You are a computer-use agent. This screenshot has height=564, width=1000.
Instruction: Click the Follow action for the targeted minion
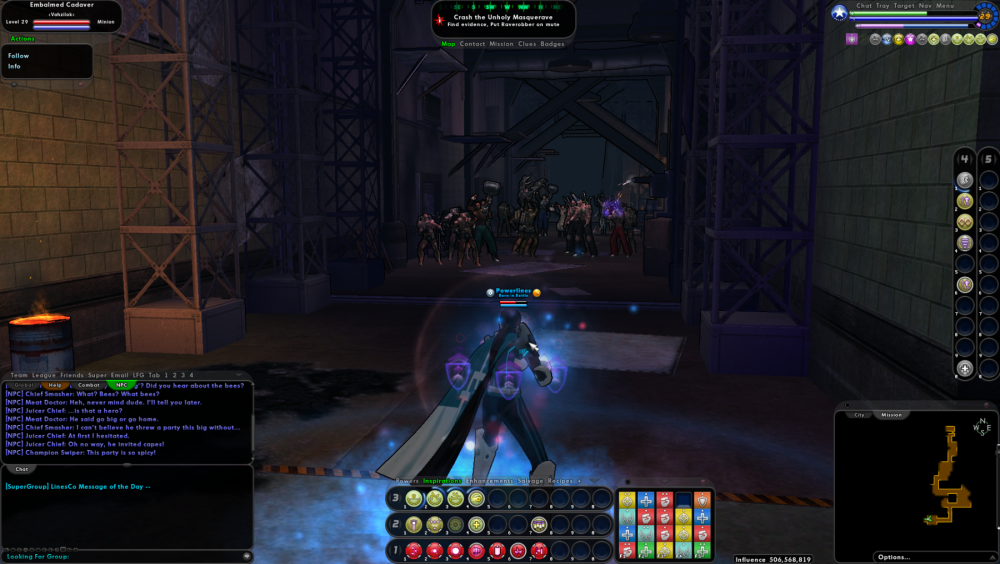click(x=19, y=56)
